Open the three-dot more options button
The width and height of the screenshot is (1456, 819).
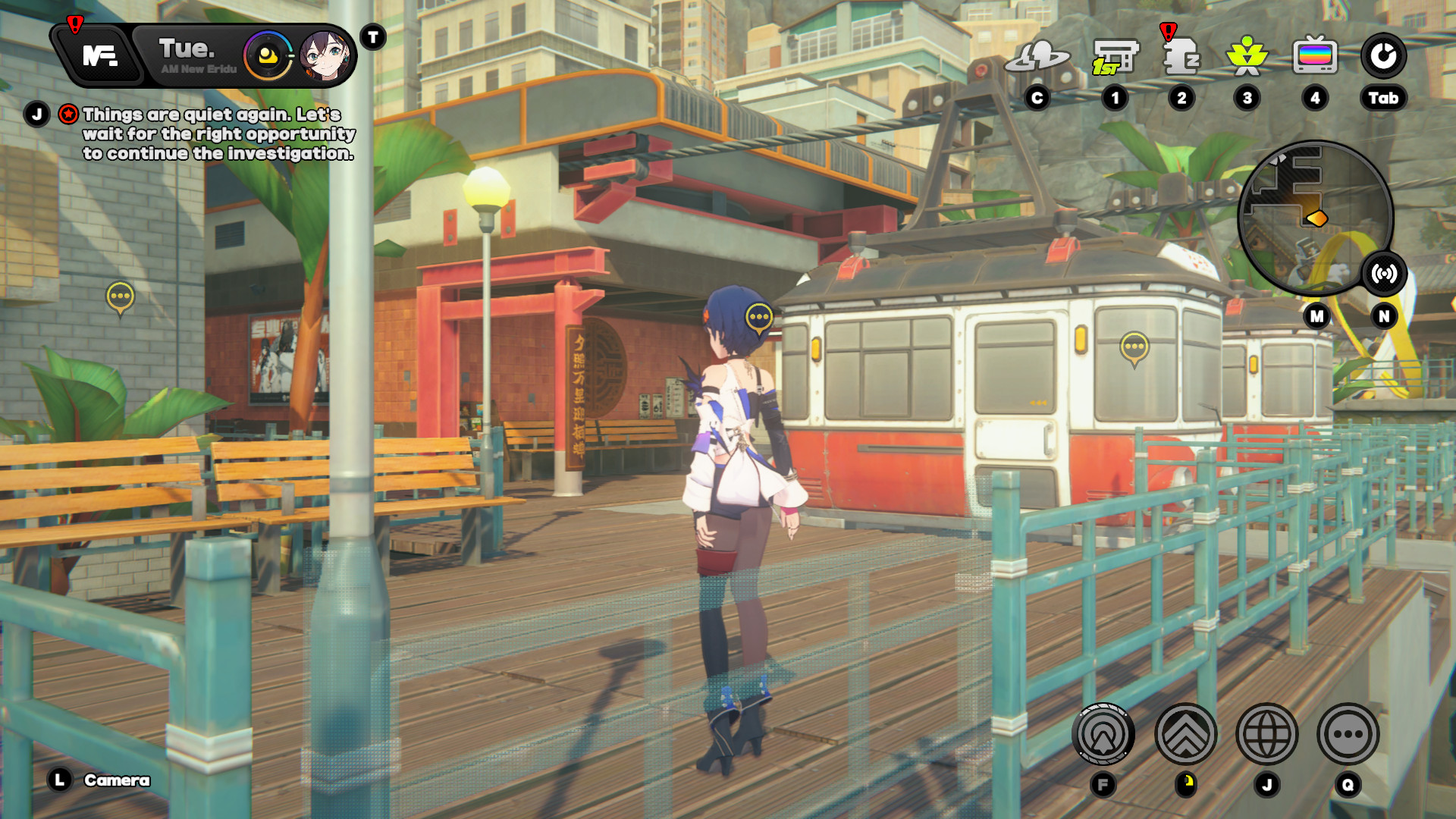coord(1348,734)
